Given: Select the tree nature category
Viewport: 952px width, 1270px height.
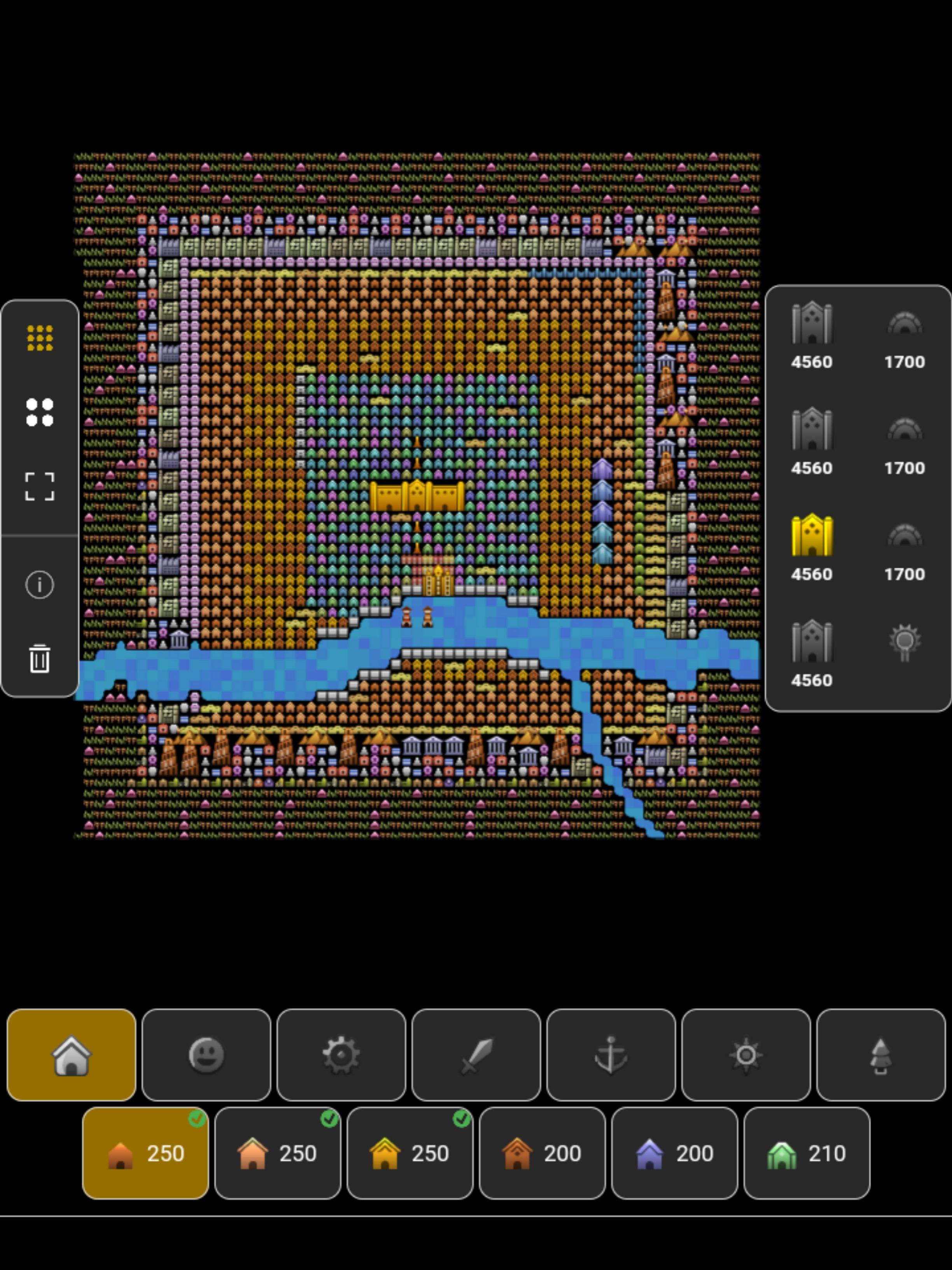Looking at the screenshot, I should 882,1055.
